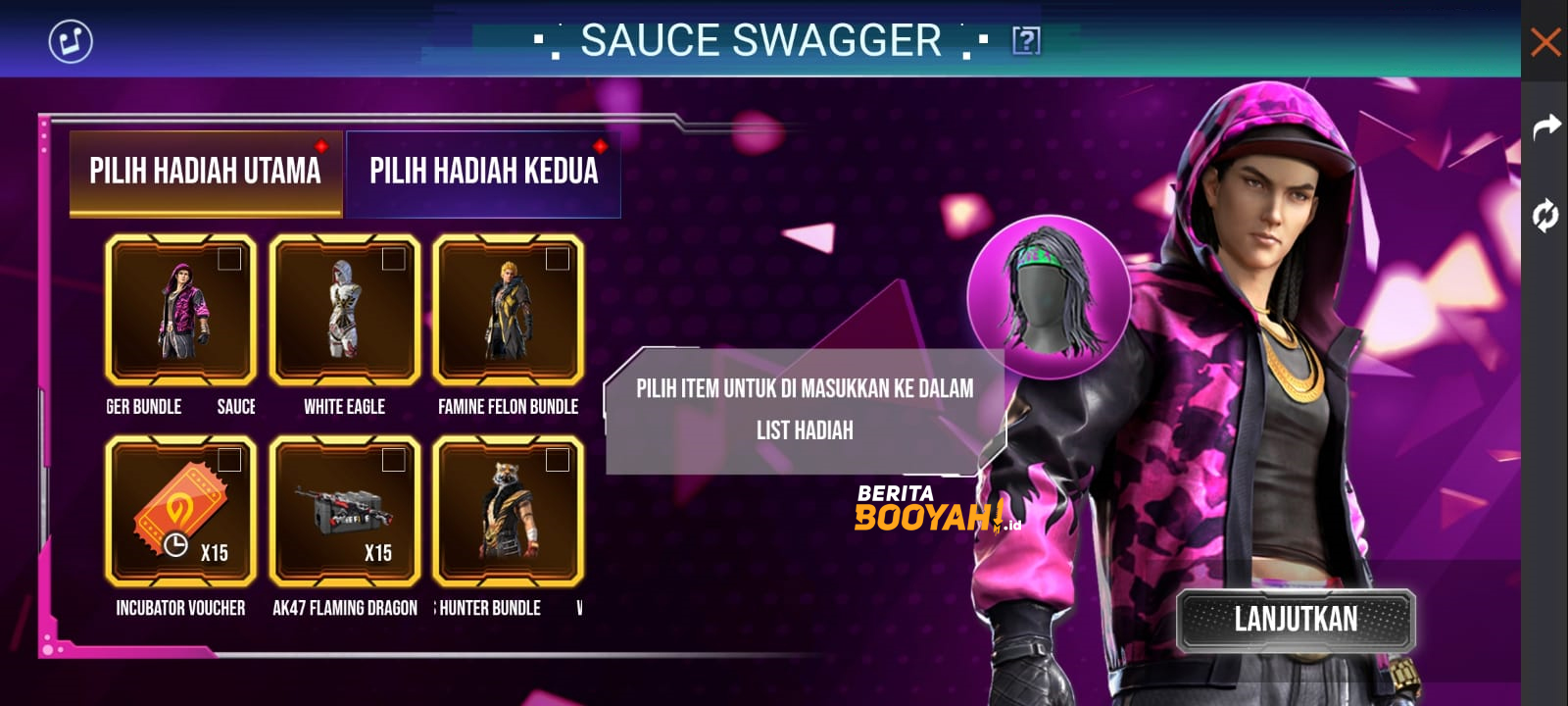Screen dimensions: 1568x706
Task: Select the checkbox on the first bundle card
Action: click(x=229, y=261)
